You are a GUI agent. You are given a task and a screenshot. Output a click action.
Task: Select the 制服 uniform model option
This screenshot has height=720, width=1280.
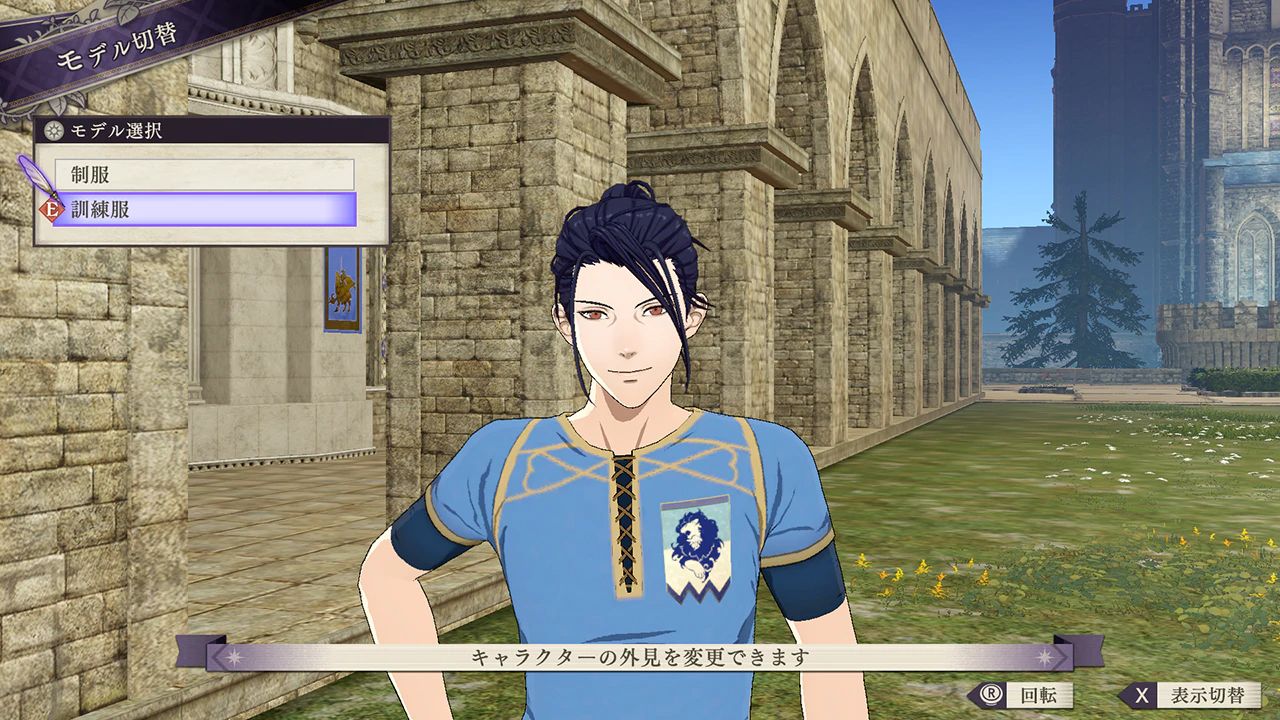click(x=204, y=175)
